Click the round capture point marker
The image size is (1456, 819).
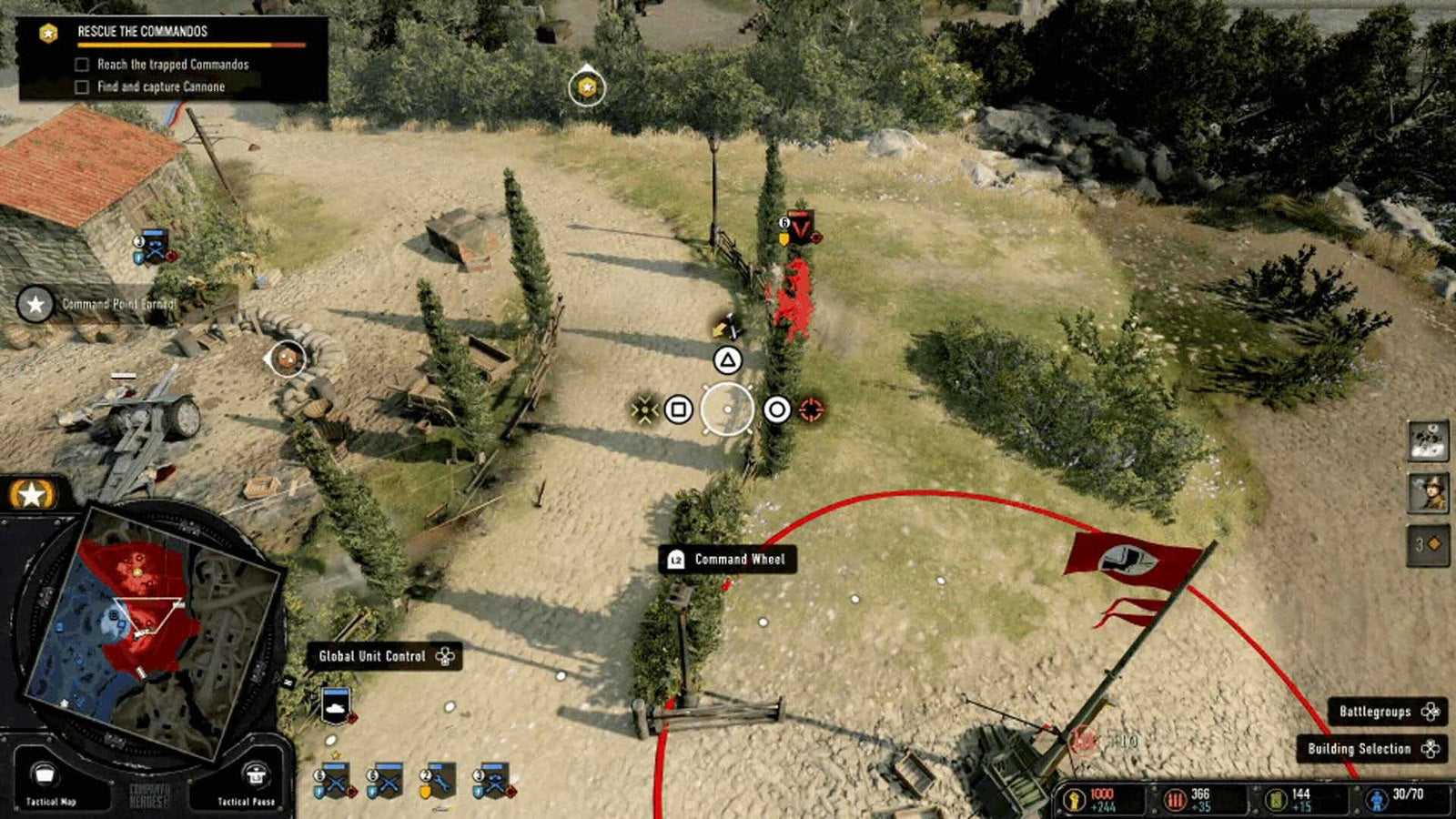click(x=288, y=359)
